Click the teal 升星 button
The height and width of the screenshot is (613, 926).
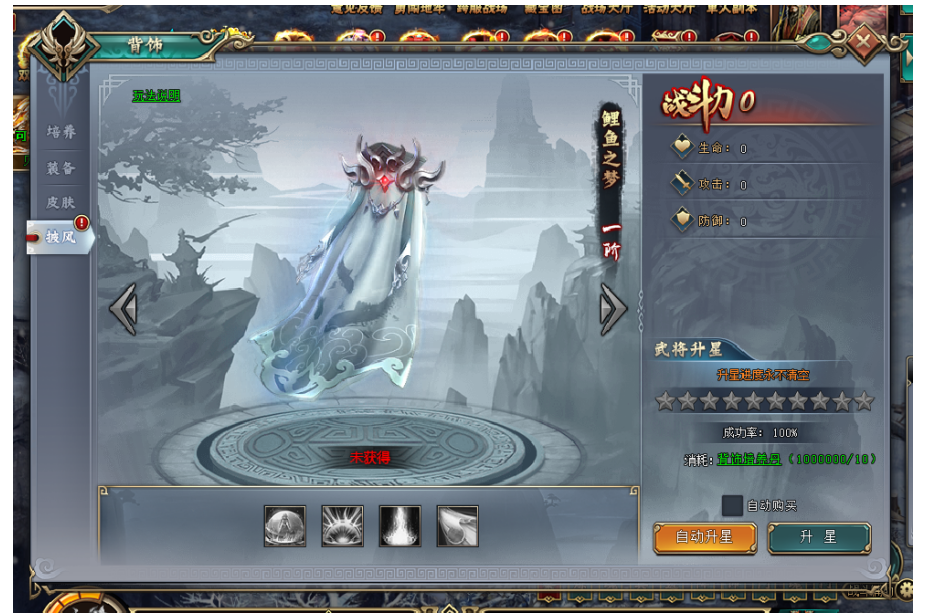818,537
